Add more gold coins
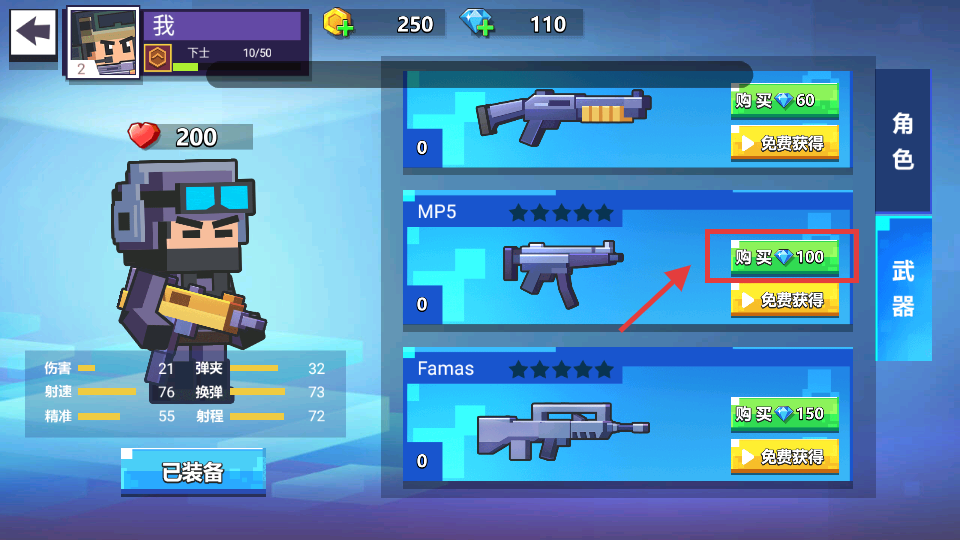 (340, 23)
